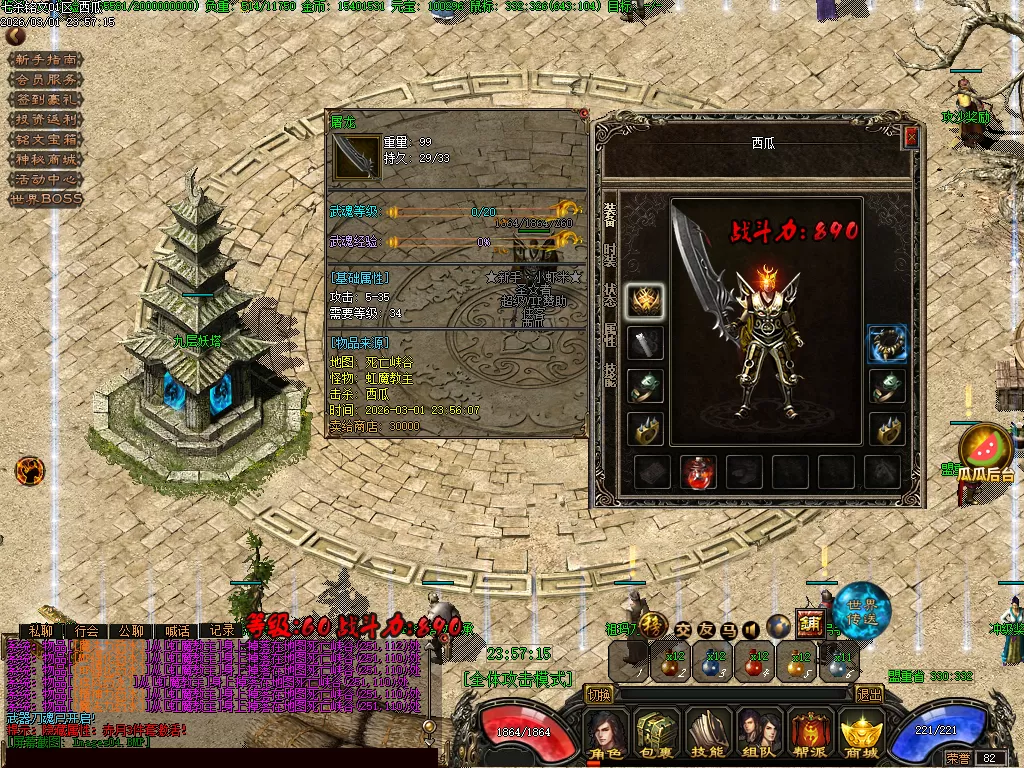Switch to the 属性 attributes tab
Screen dimensions: 1024x768
[610, 334]
